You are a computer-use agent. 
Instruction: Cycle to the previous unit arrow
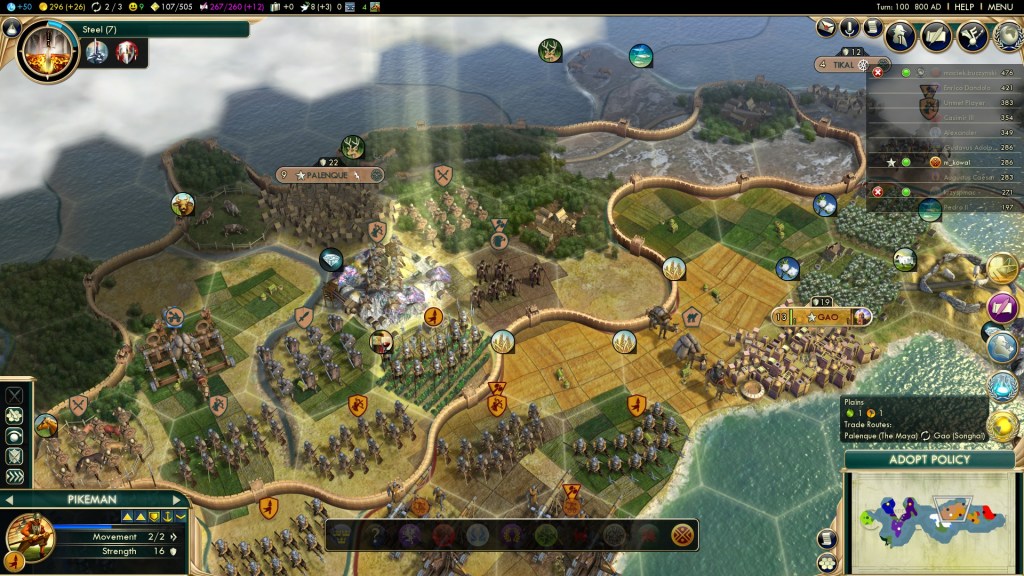tap(9, 500)
